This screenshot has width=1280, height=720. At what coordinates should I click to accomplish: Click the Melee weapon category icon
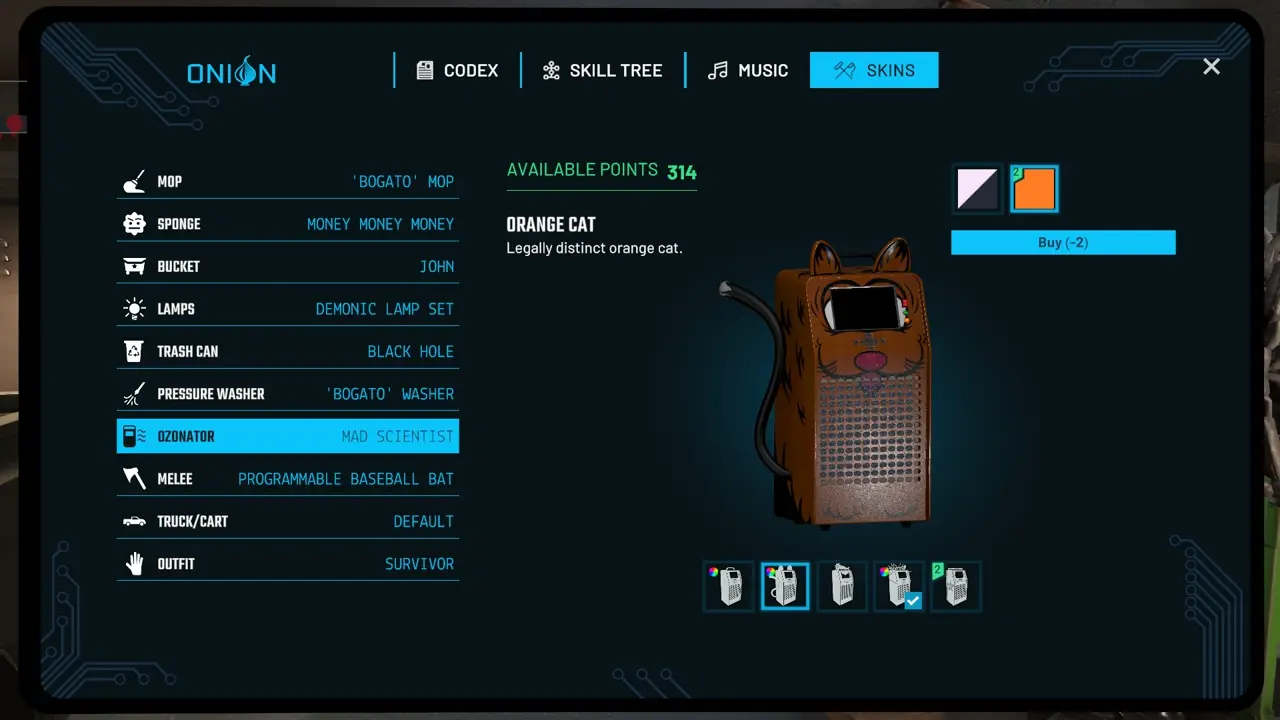click(x=134, y=478)
